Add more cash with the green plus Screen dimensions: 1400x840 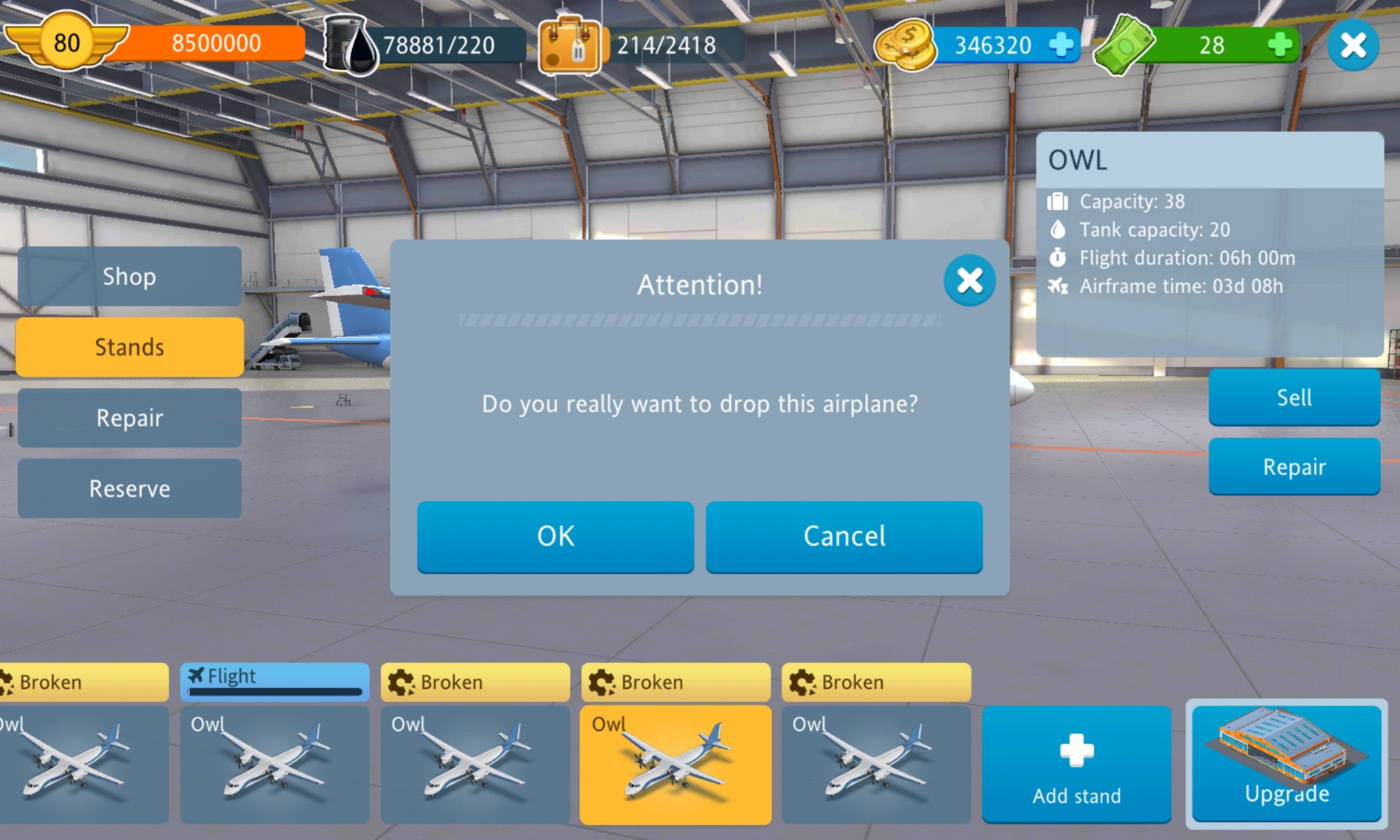[1280, 45]
